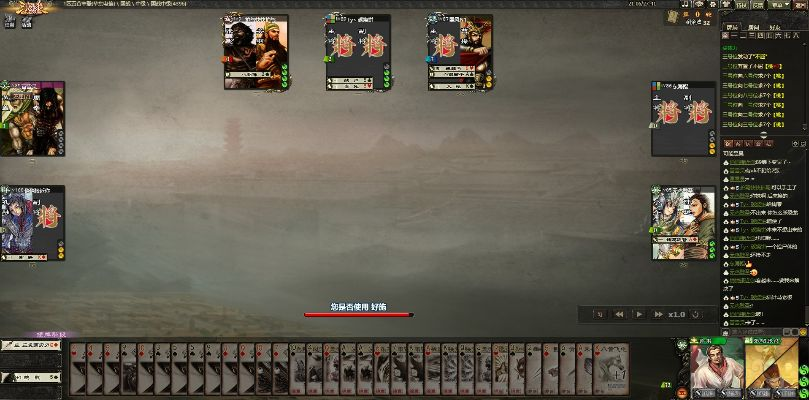The width and height of the screenshot is (809, 400).
Task: Switch to the second tab in side panel
Action: [755, 28]
